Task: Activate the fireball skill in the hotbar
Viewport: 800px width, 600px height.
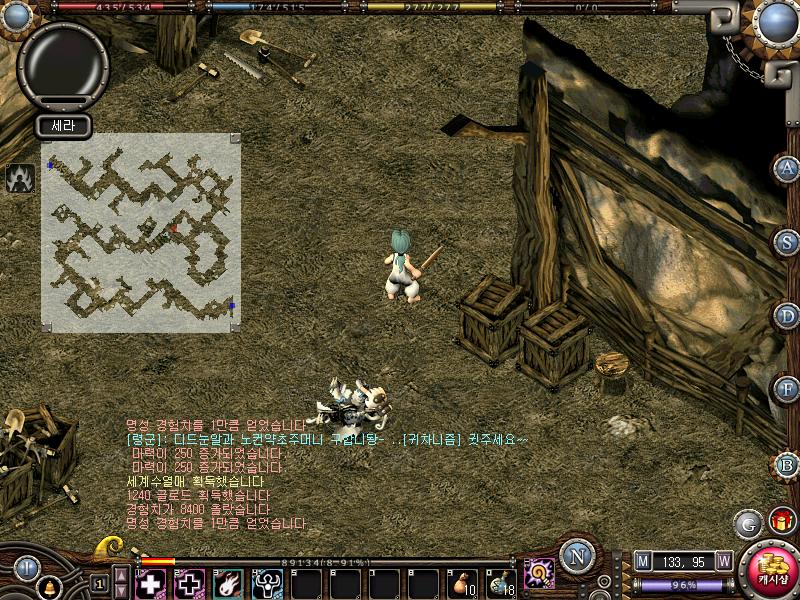Action: (x=227, y=583)
